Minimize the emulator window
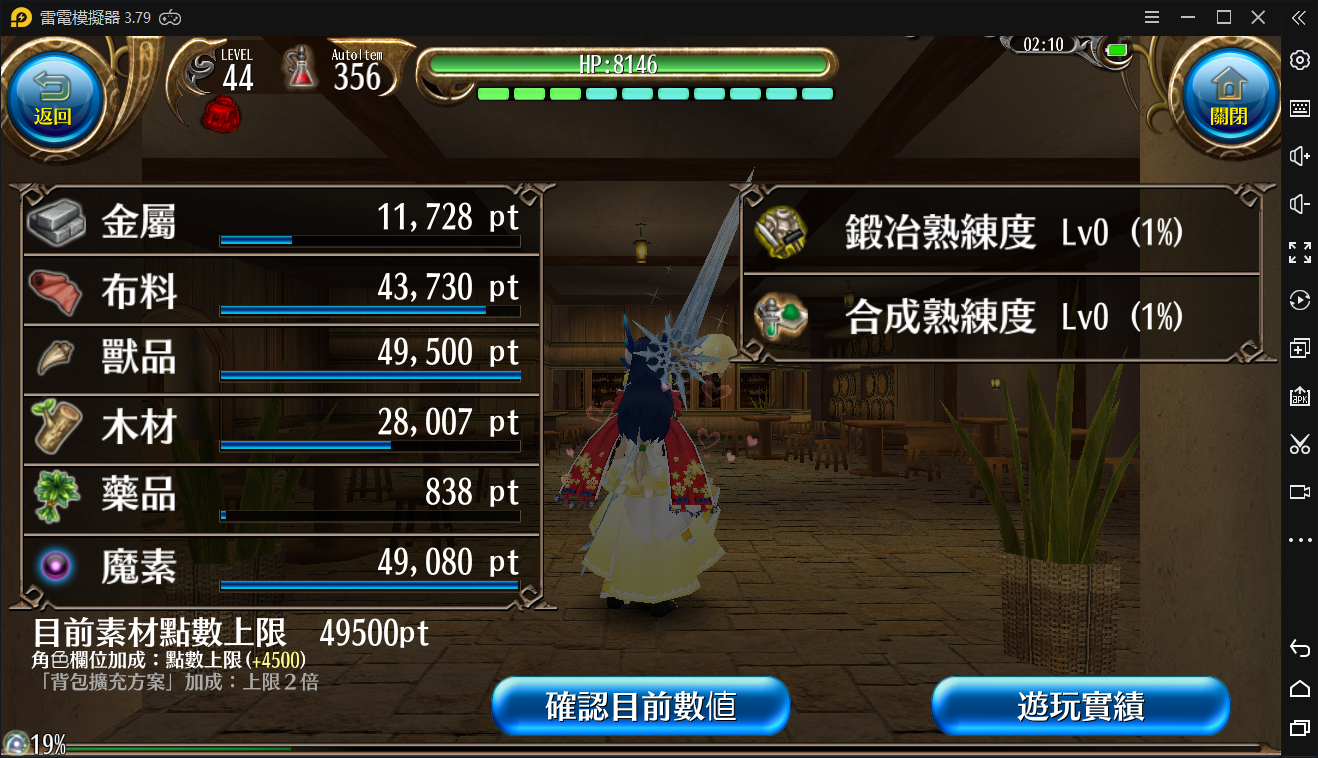The image size is (1318, 758). 1187,17
